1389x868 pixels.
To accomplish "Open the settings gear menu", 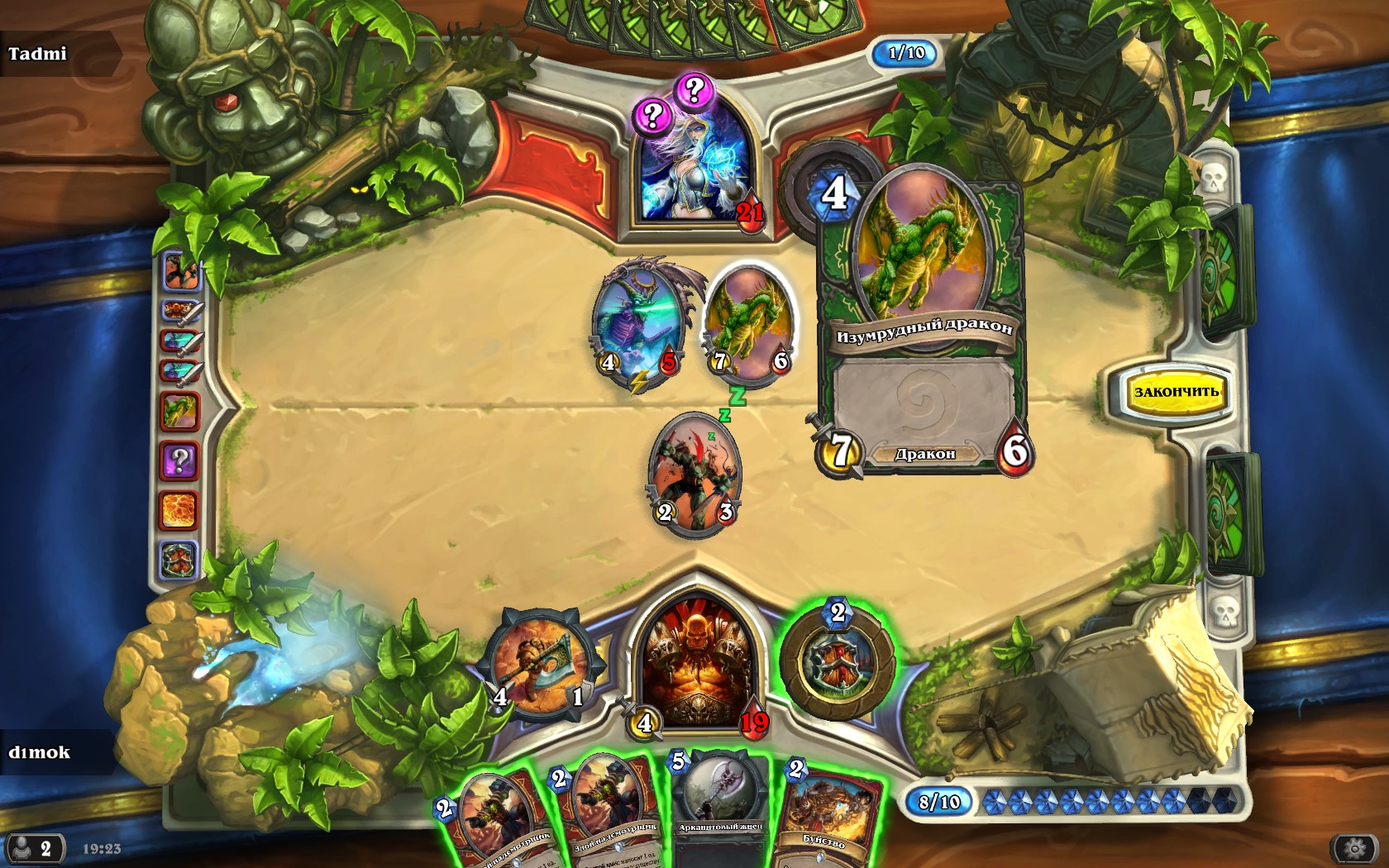I will (x=1353, y=848).
